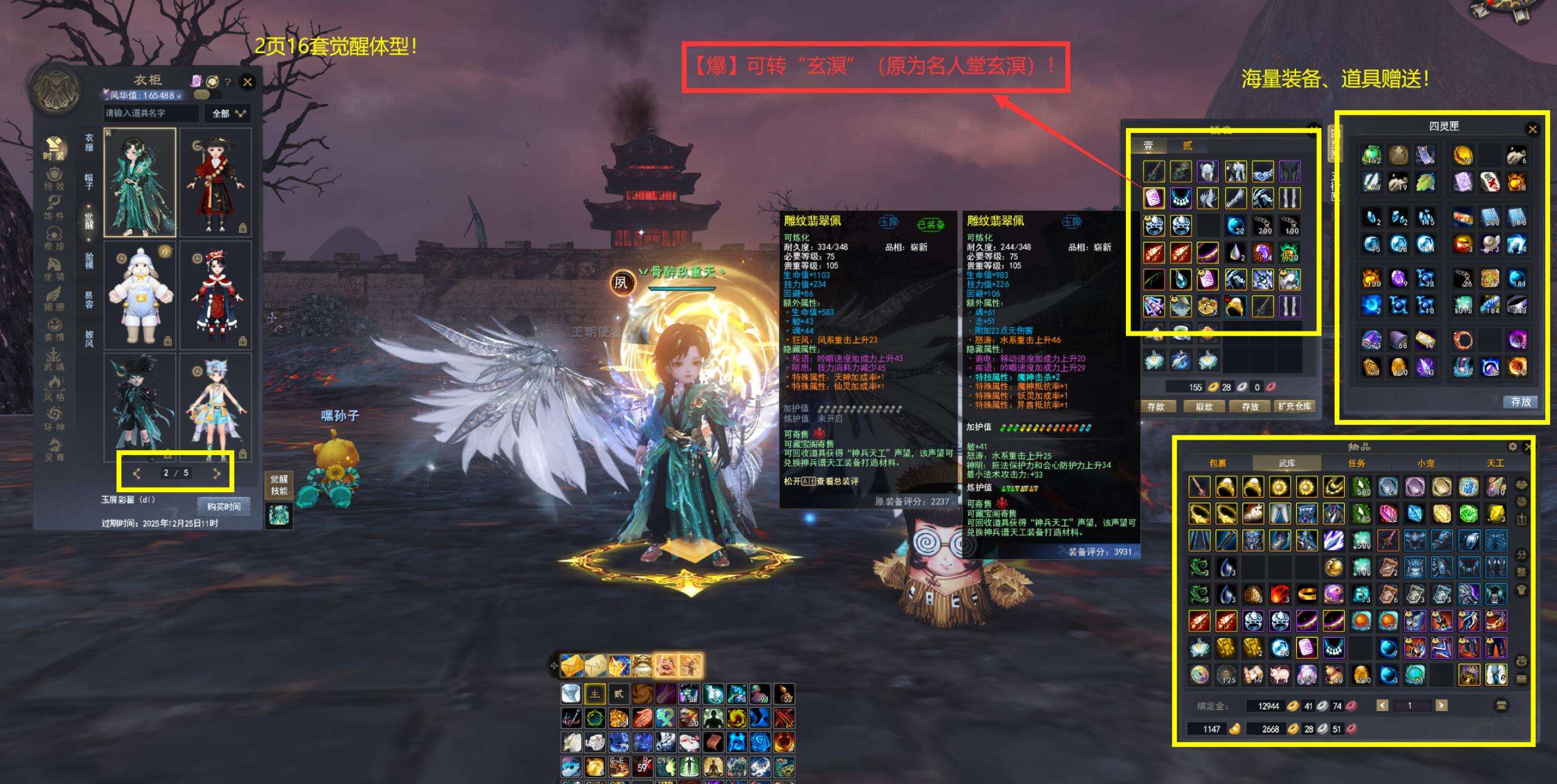The image size is (1557, 784).
Task: Switch to the 包裹 inventory tab
Action: 1218,463
